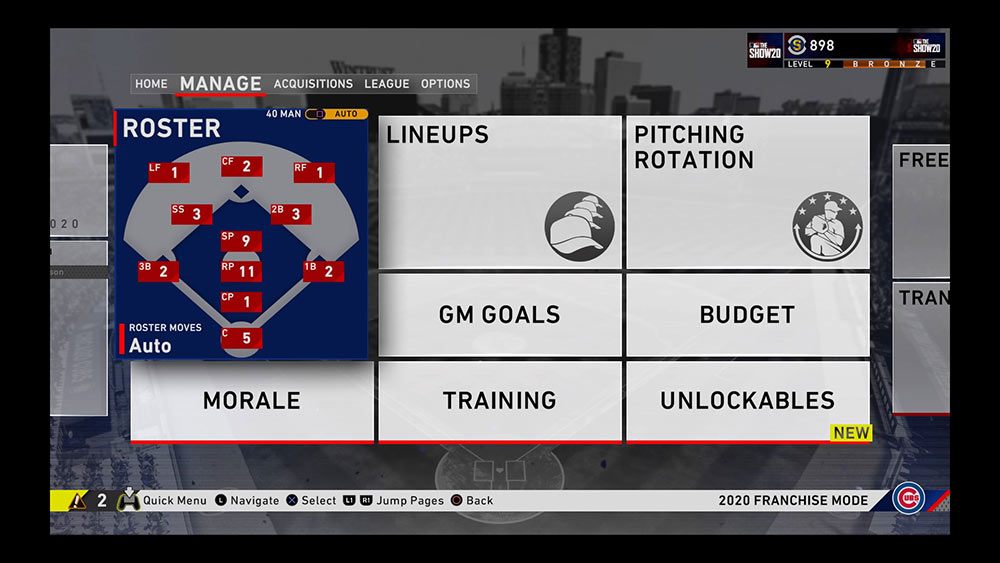Open the Acquisitions tab
The image size is (1000, 563).
coord(313,84)
